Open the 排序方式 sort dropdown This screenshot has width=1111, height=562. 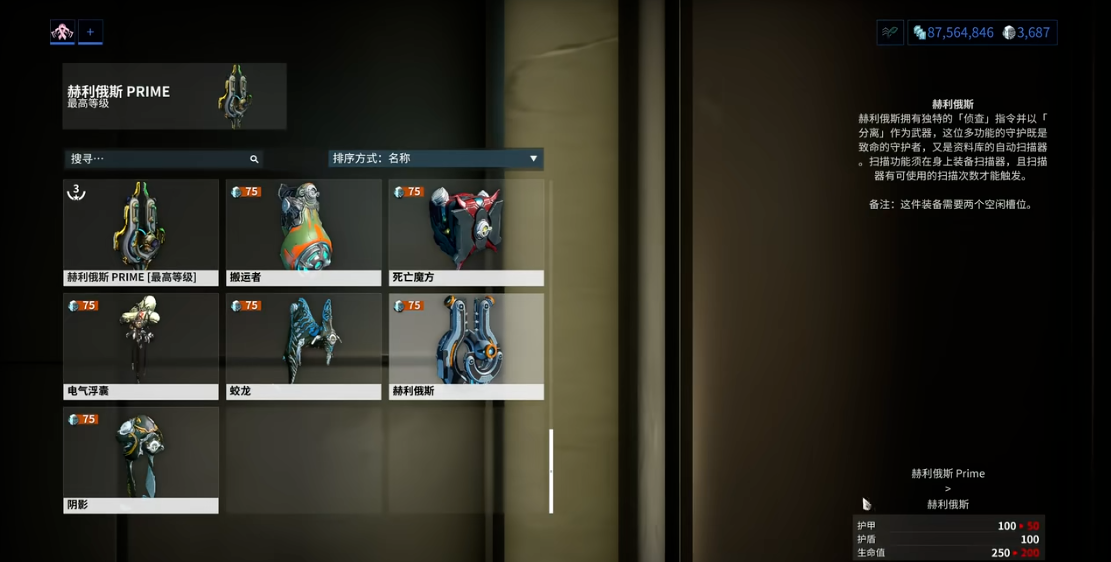pos(436,158)
